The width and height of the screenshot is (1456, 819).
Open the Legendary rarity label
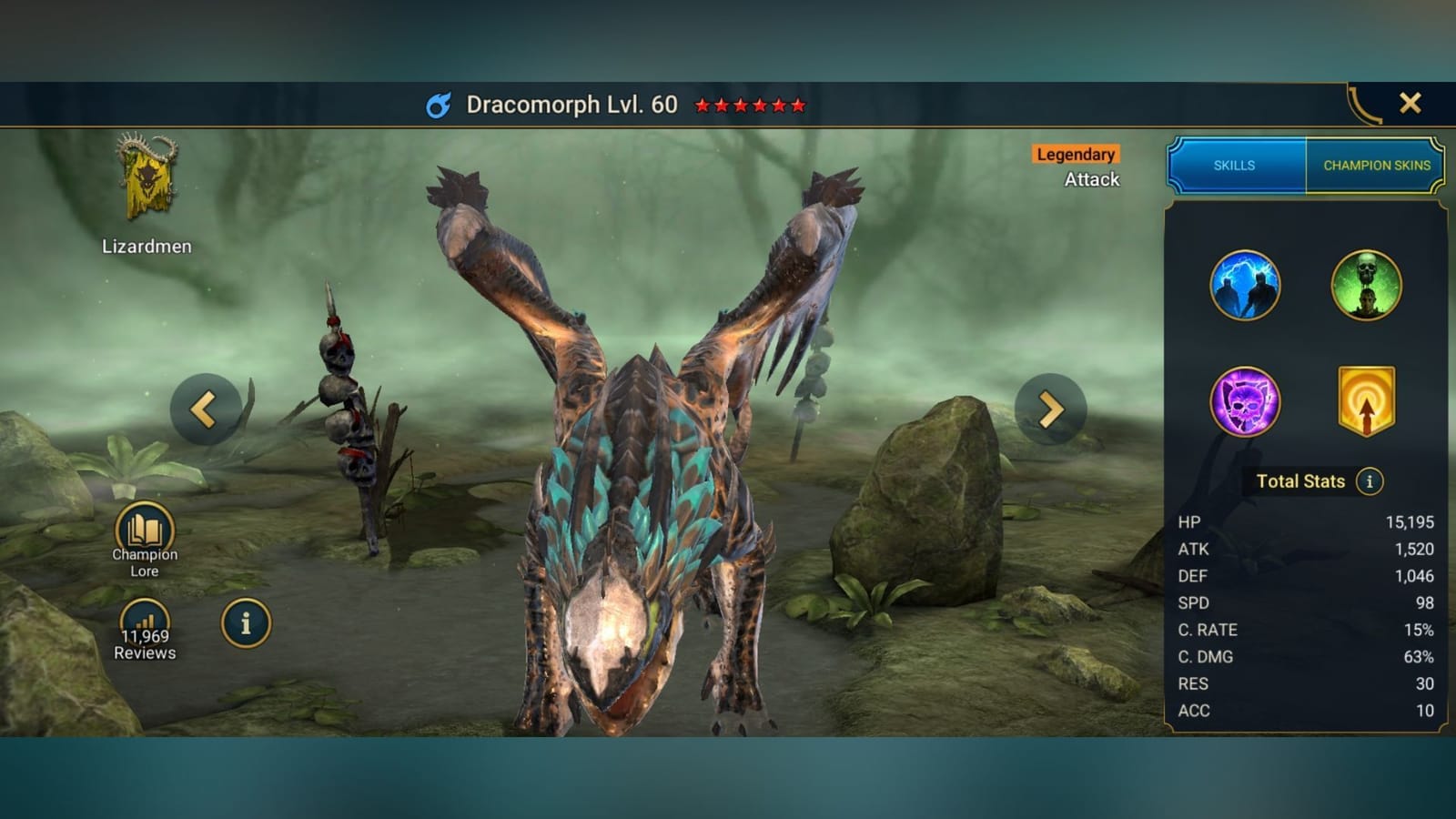[1075, 154]
